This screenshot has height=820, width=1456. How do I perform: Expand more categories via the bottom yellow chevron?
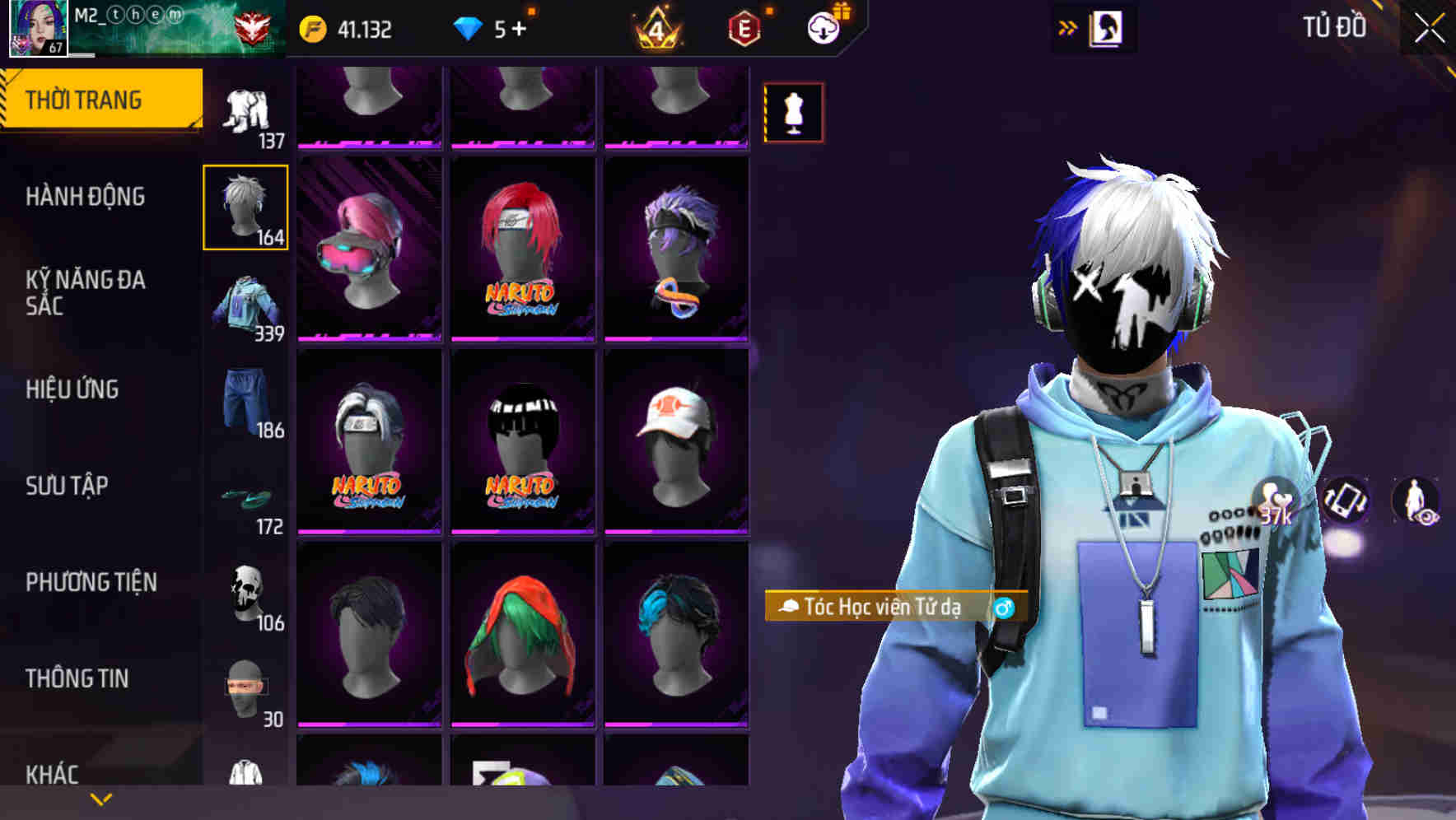99,799
